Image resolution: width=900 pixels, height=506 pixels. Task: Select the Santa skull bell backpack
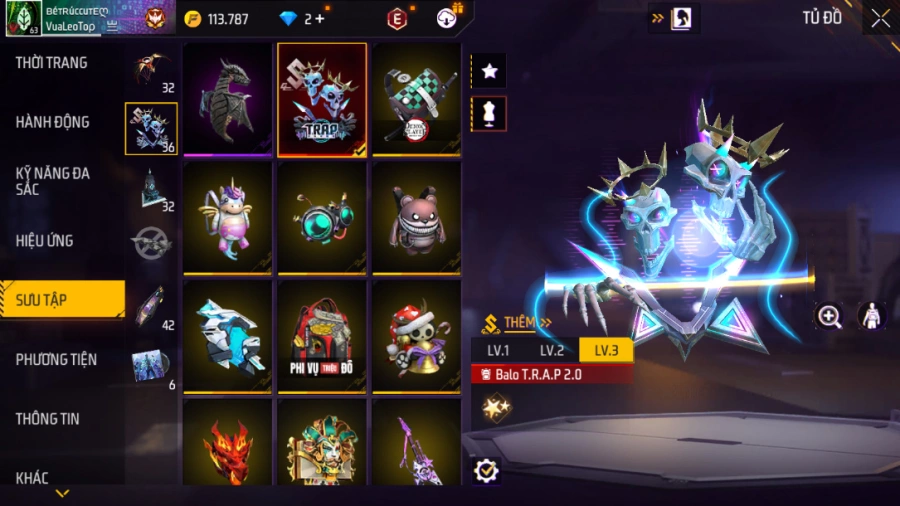point(416,335)
